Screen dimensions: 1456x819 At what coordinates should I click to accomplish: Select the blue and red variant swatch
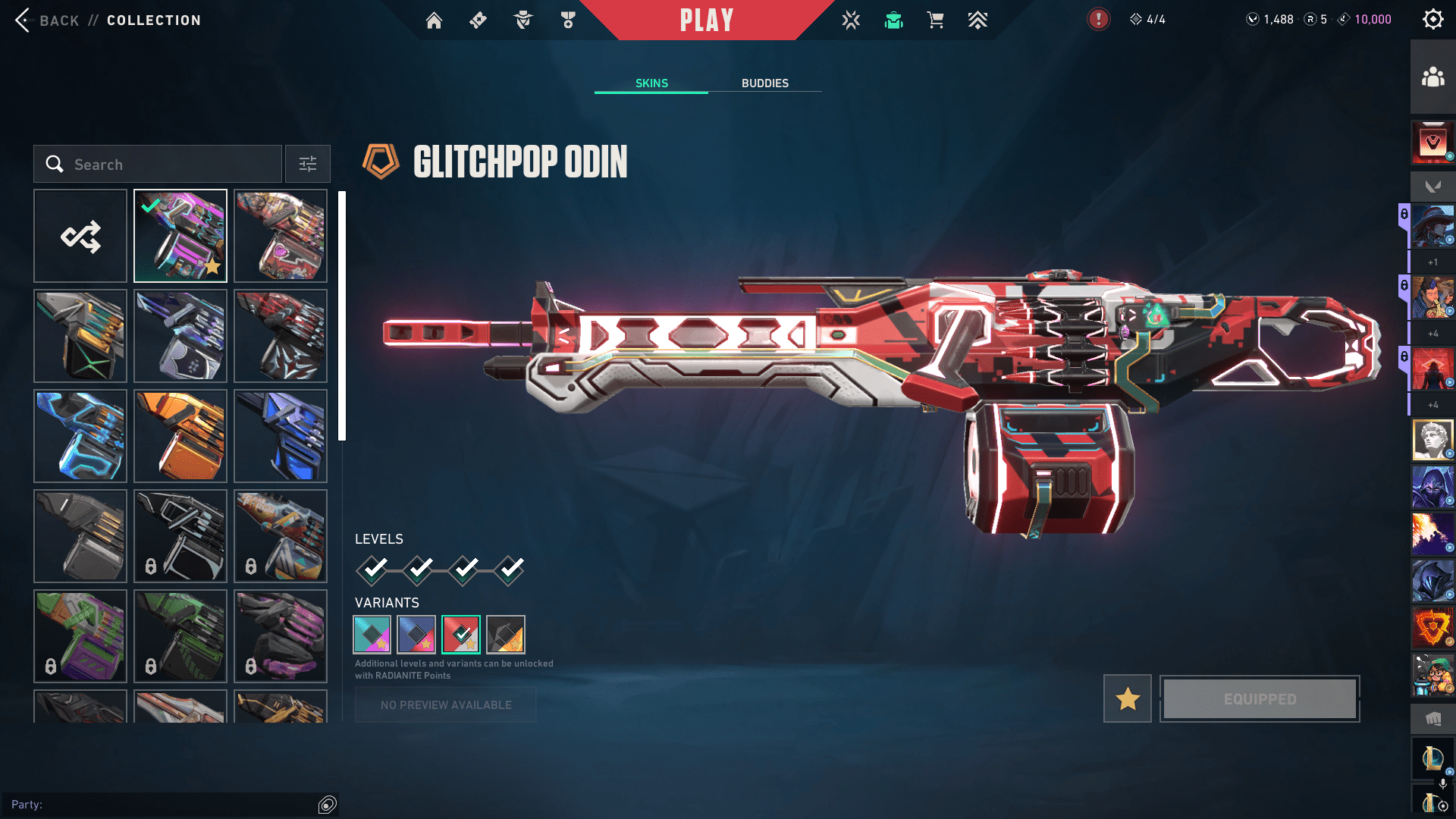(416, 635)
